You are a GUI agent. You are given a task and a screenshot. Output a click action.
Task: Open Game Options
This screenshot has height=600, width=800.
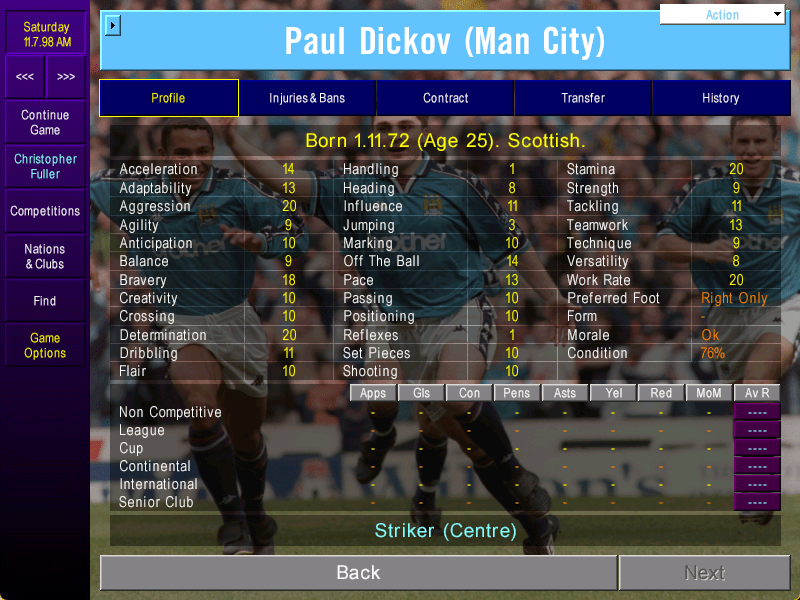point(45,345)
